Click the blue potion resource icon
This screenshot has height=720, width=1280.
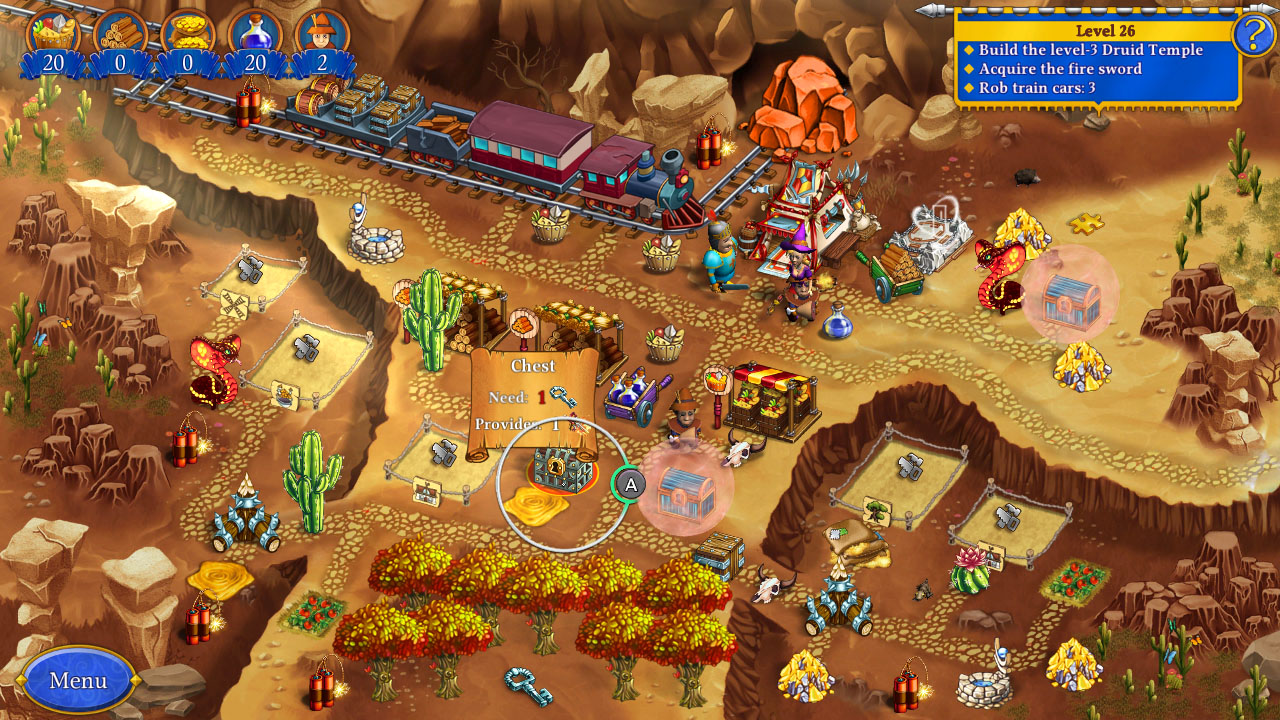point(256,28)
